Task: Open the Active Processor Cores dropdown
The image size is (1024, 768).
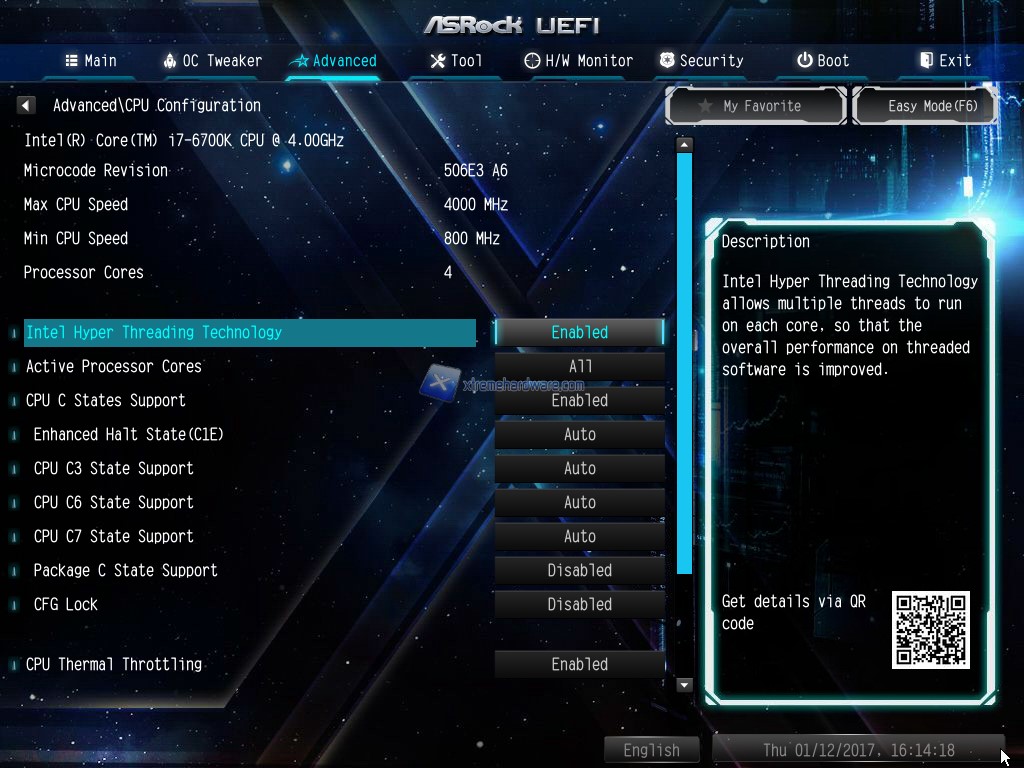Action: tap(579, 366)
